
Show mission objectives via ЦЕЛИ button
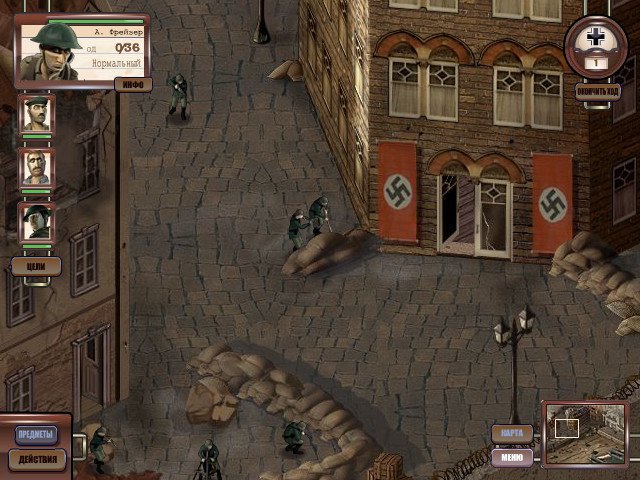[37, 266]
